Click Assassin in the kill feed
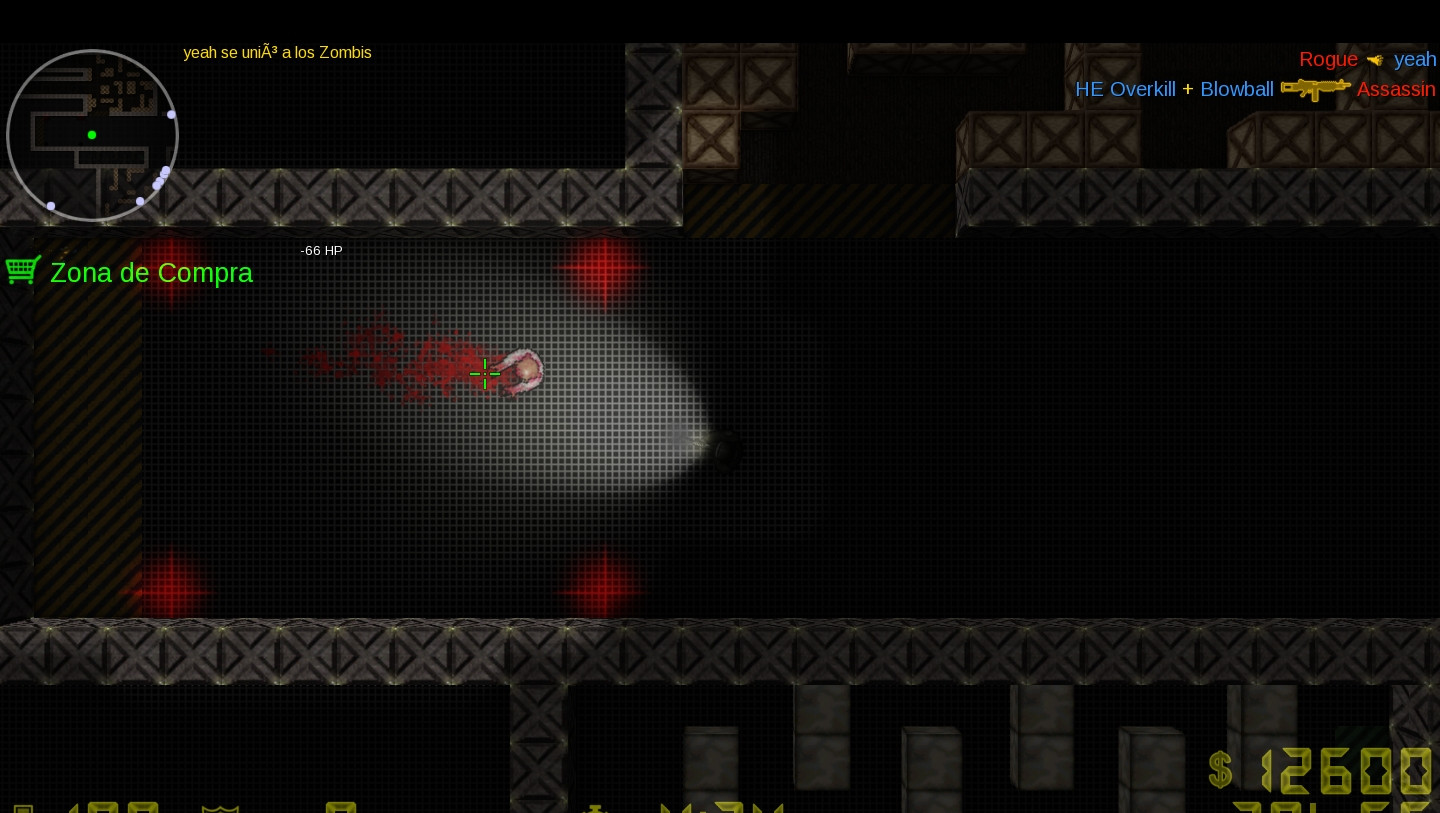 1396,89
